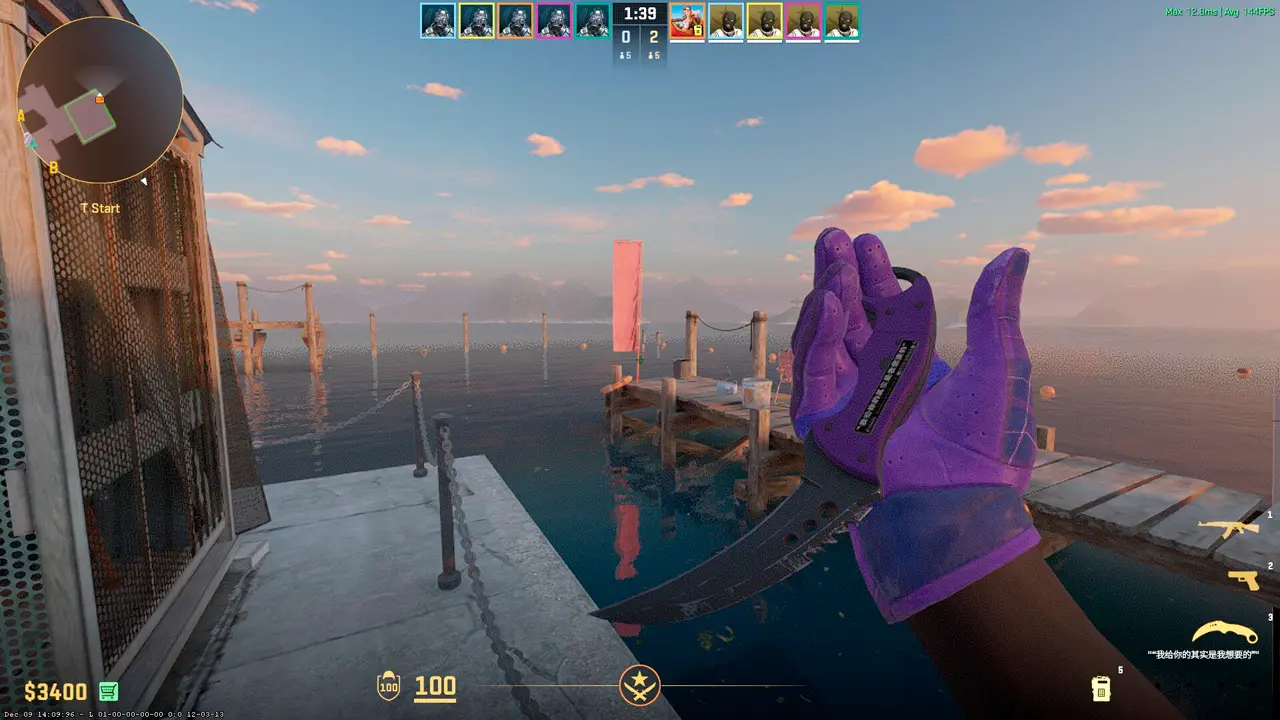
Task: Click the blue-bordered balaclava player avatar
Action: (726, 21)
